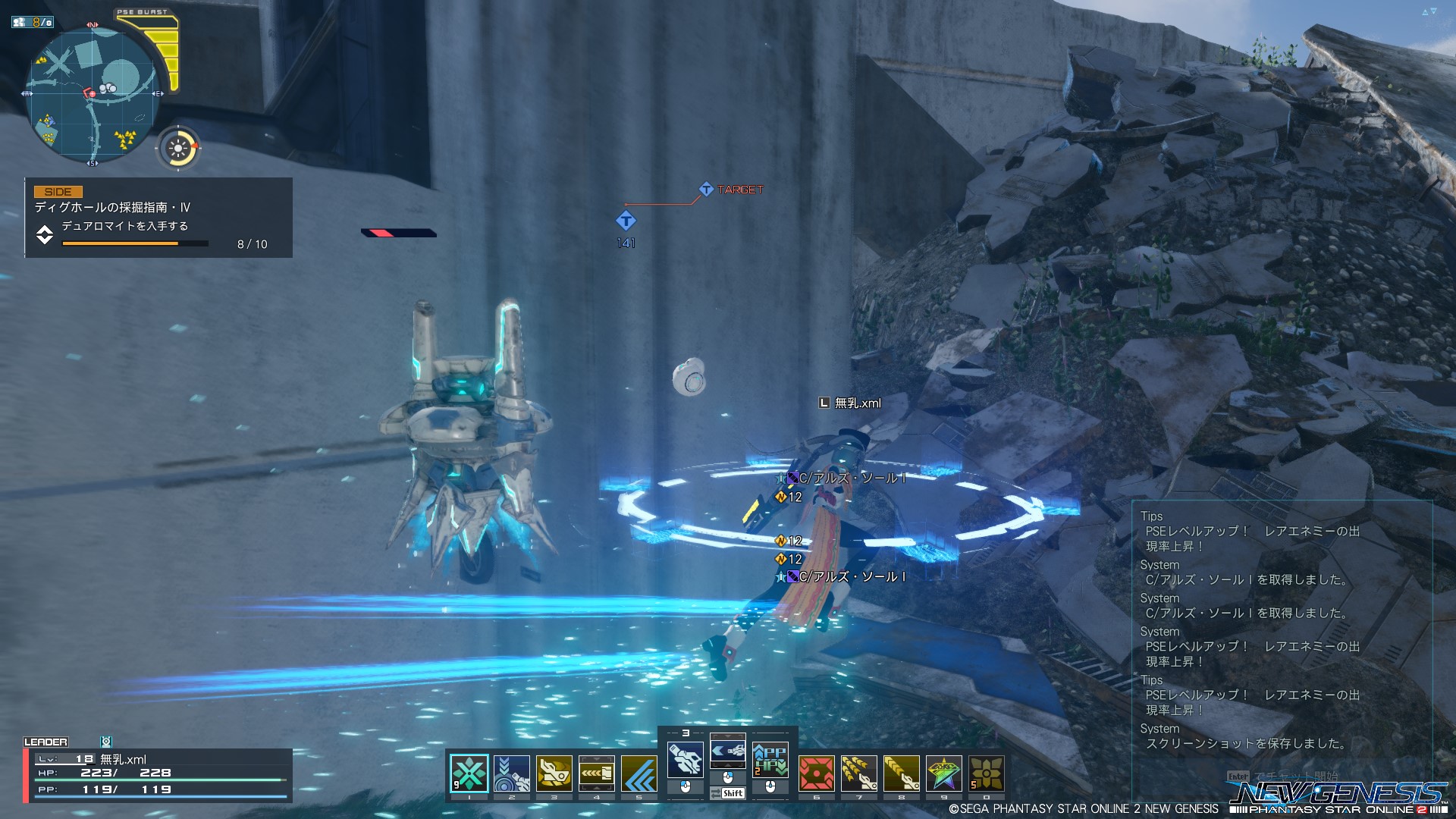Activate the blue circular blast skill in slot 2

pyautogui.click(x=512, y=773)
